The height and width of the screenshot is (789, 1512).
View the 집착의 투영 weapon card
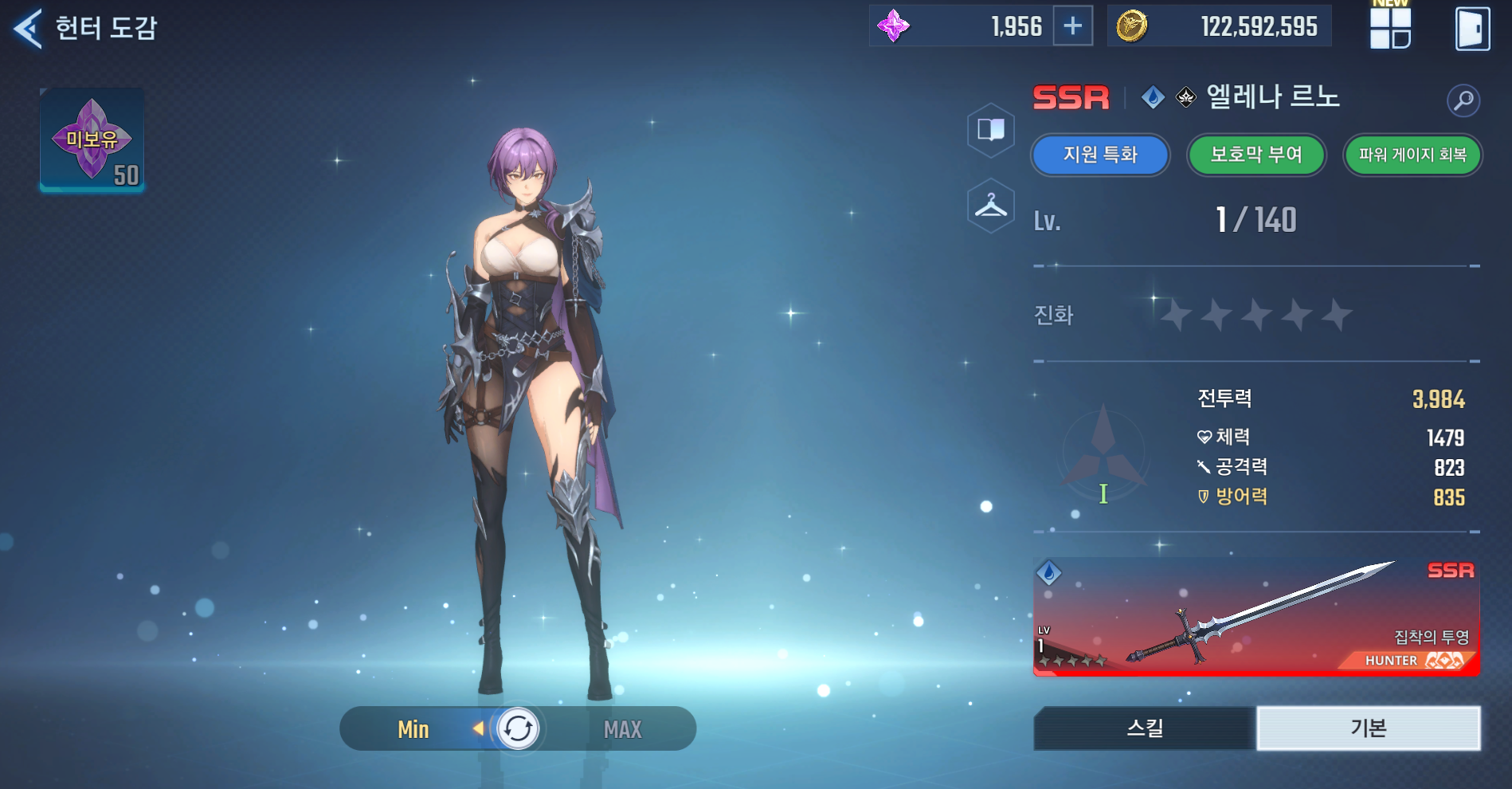click(x=1255, y=617)
